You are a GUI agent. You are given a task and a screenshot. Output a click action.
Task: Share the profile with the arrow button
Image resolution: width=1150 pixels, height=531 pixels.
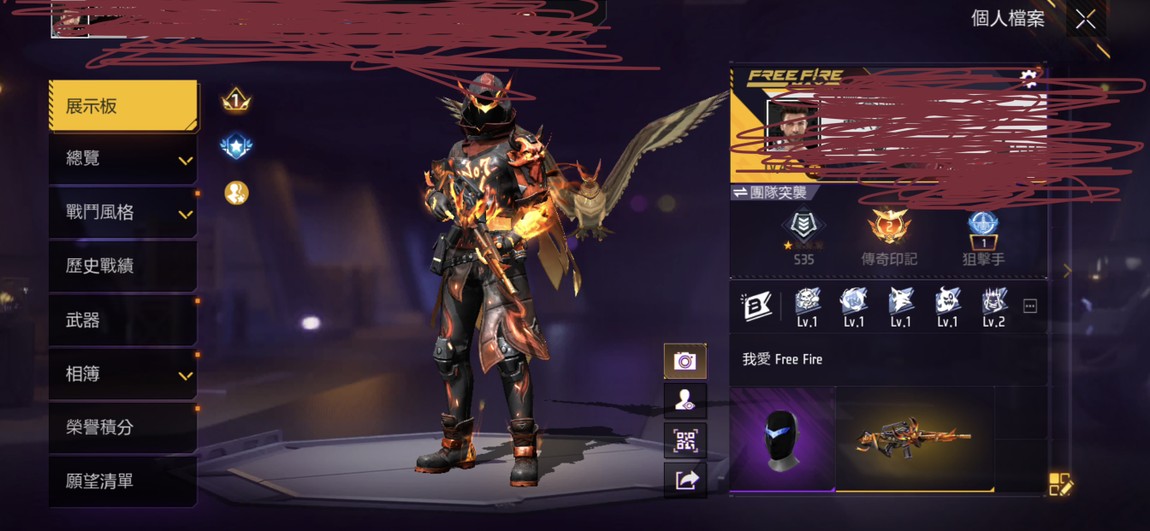click(685, 481)
